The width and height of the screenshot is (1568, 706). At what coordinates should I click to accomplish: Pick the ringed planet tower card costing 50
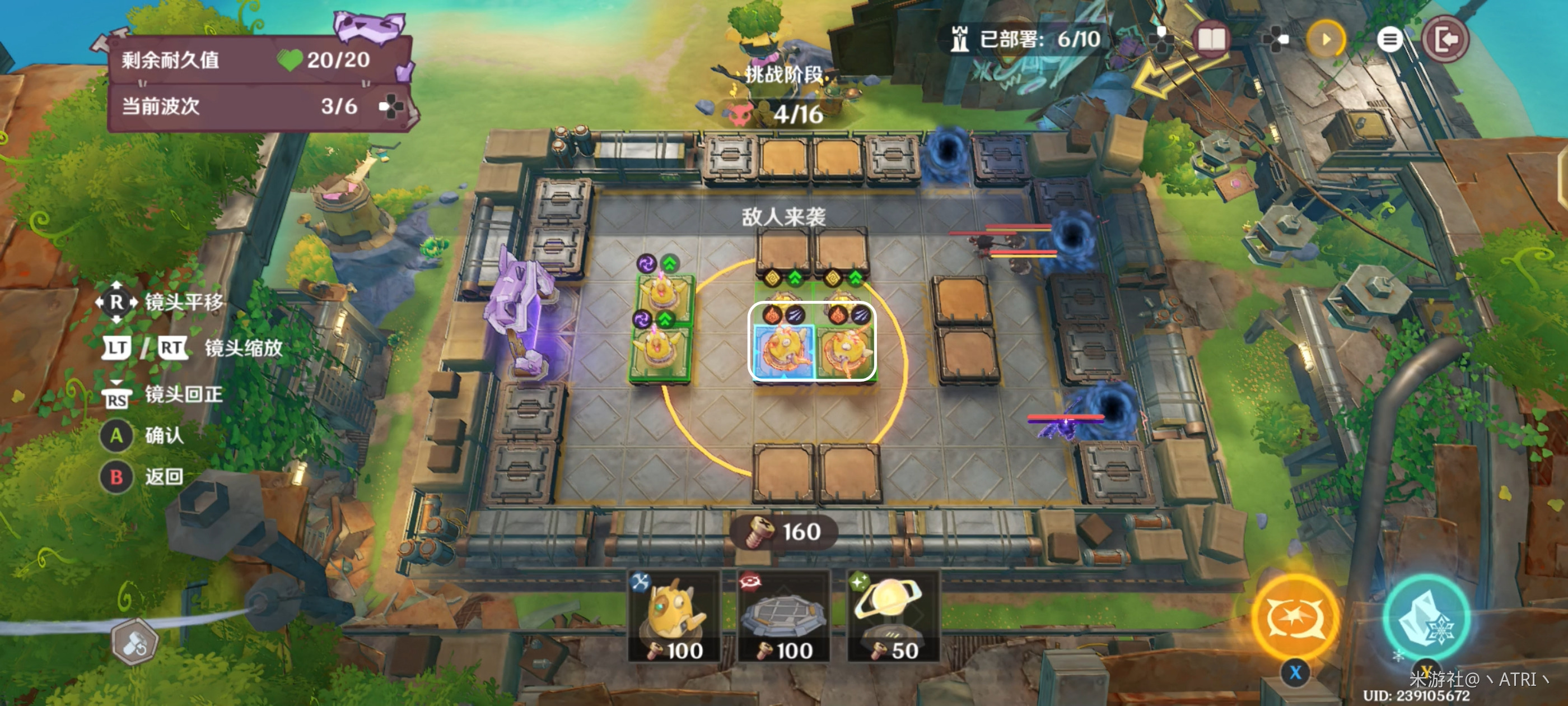coord(893,616)
